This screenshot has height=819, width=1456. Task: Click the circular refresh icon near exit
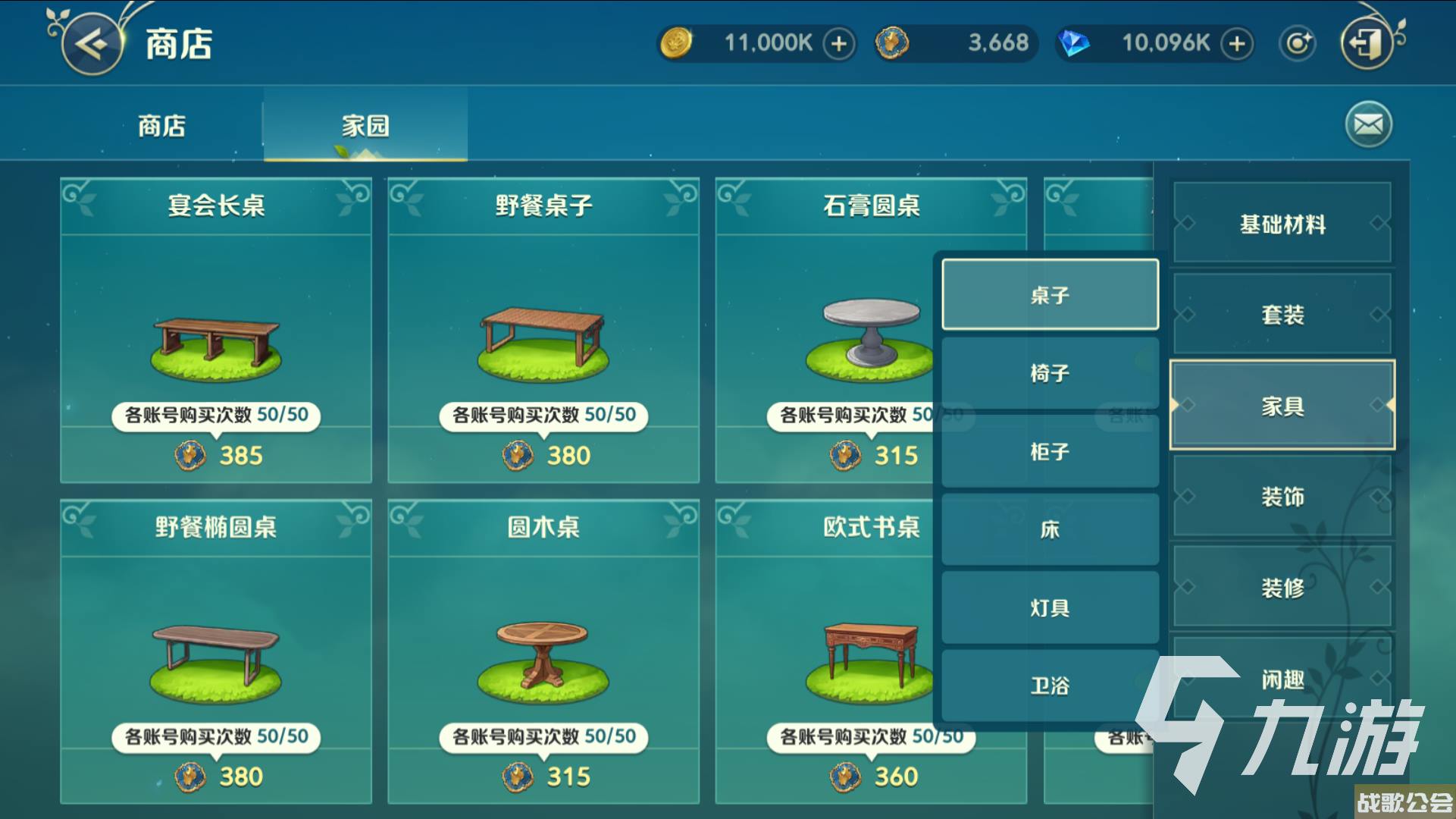tap(1298, 43)
